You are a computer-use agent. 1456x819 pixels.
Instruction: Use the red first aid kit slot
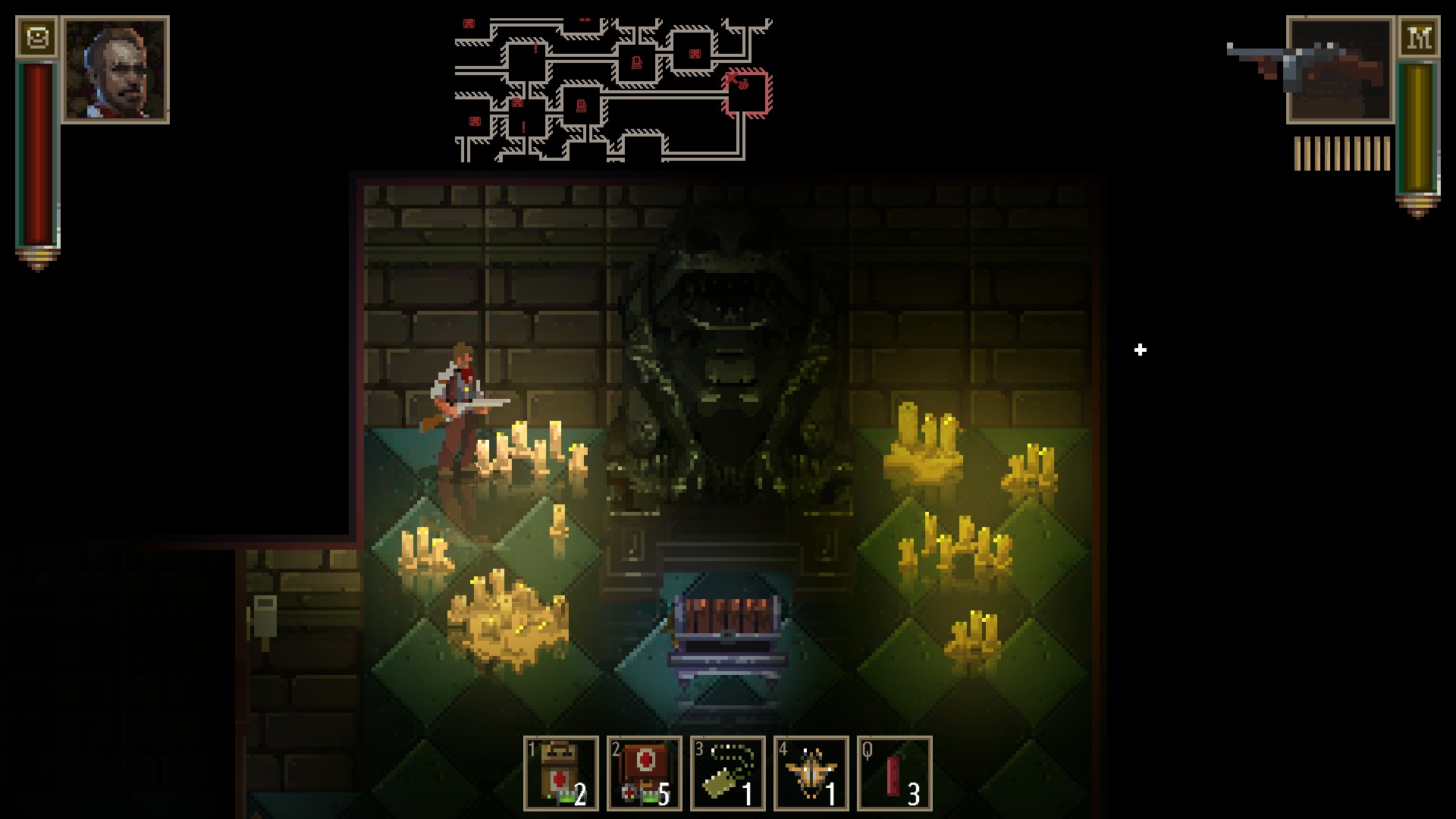645,773
